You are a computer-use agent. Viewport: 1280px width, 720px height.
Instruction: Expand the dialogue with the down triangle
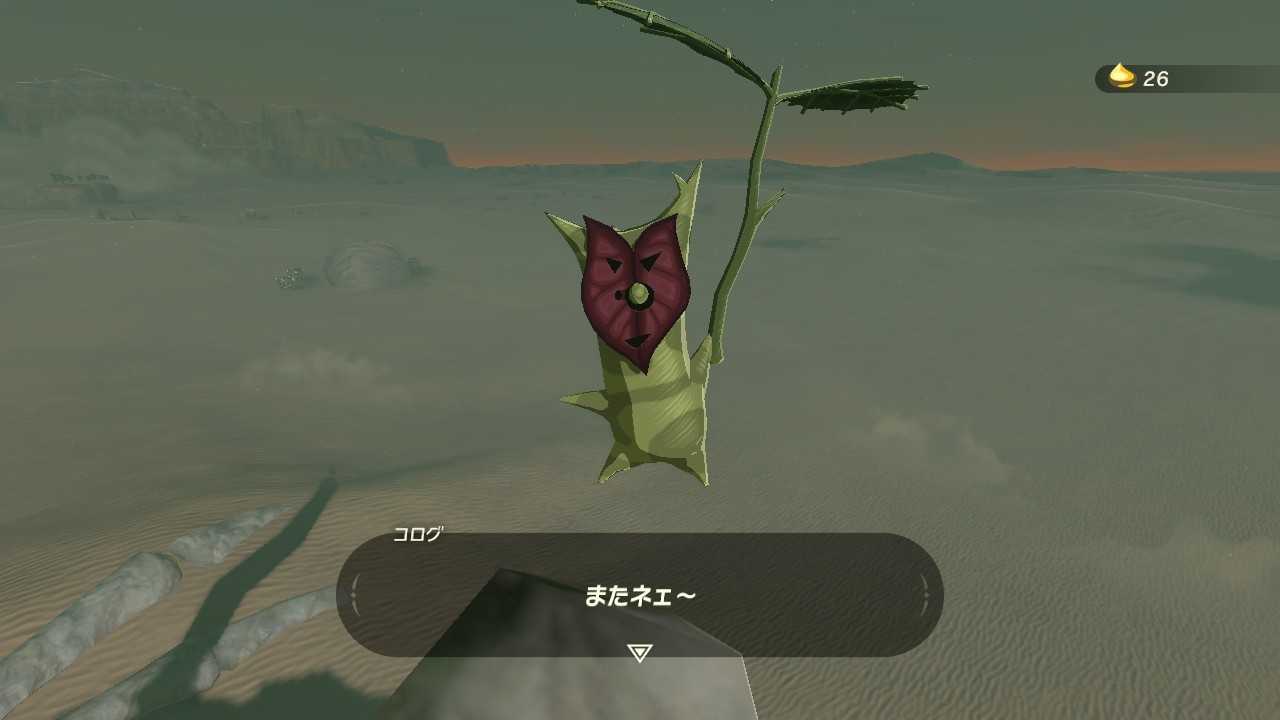coord(639,651)
